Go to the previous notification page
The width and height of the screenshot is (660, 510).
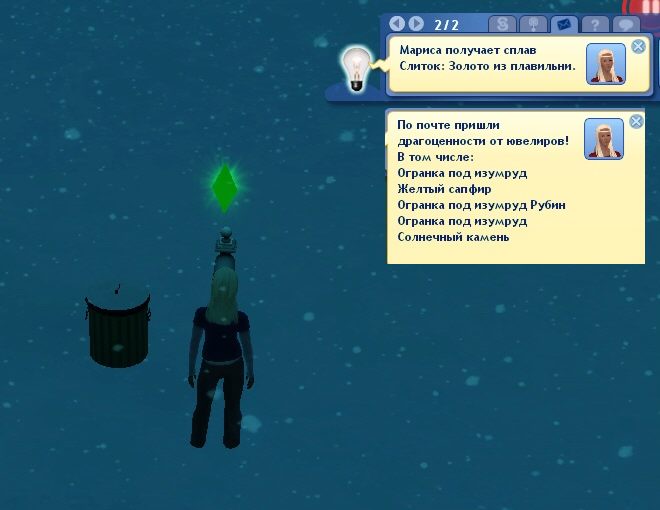tap(397, 23)
